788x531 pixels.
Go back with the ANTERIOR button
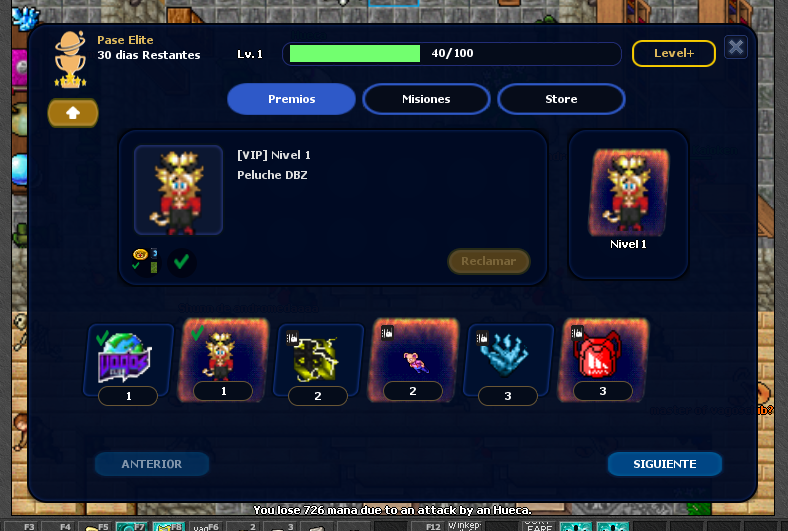pyautogui.click(x=152, y=464)
